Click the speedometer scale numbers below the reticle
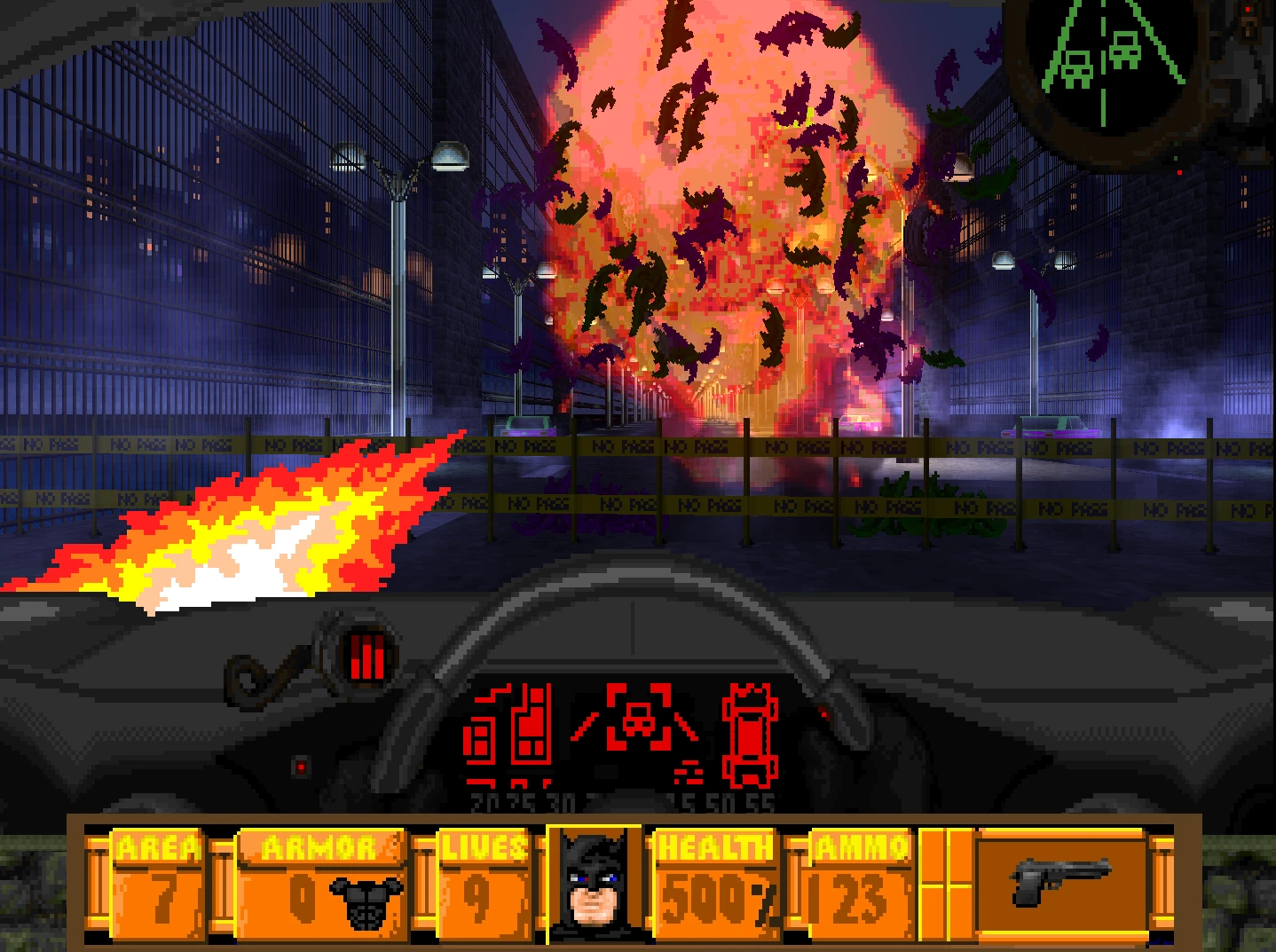The height and width of the screenshot is (952, 1276). [621, 801]
